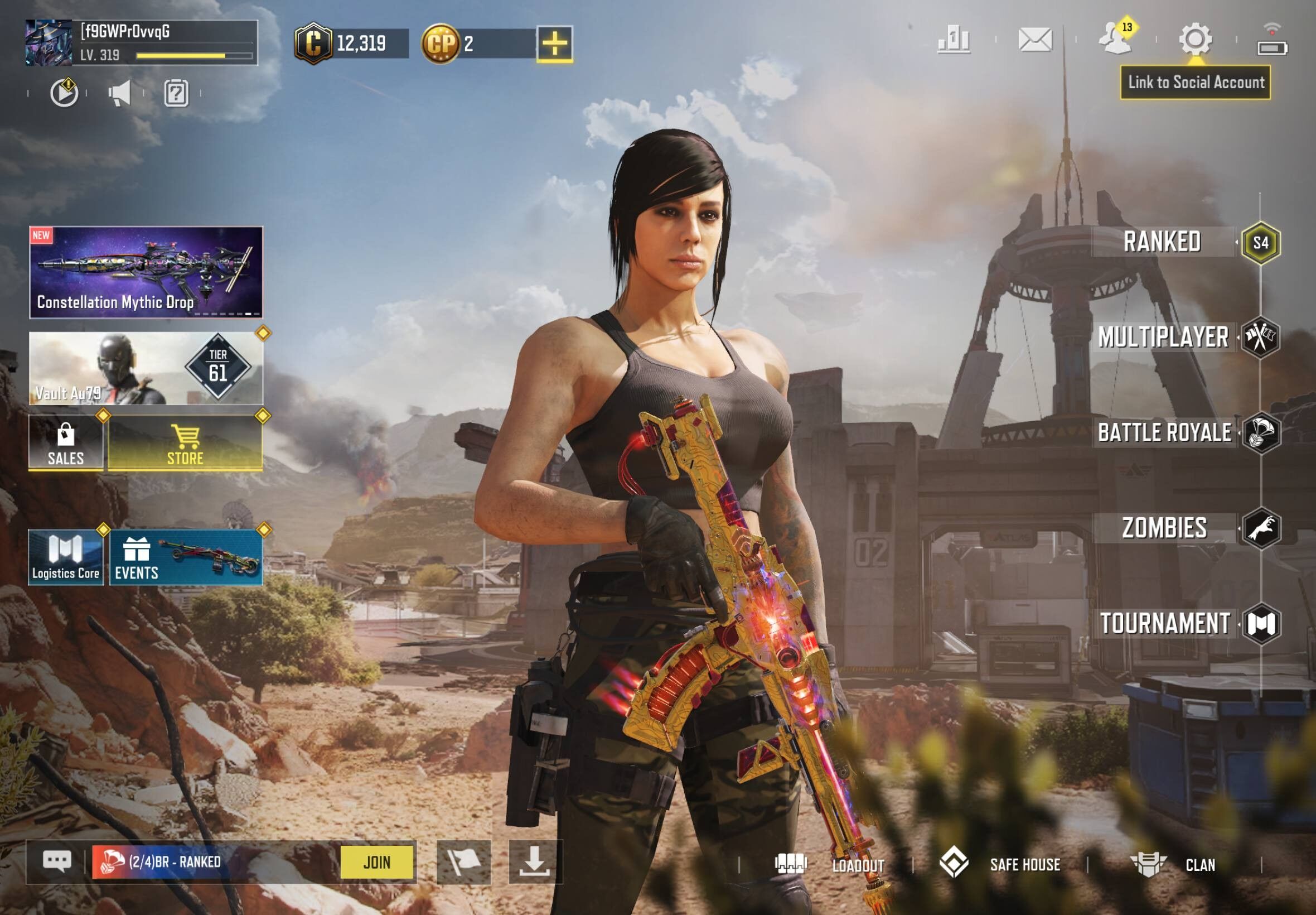Screen dimensions: 1316x915
Task: Open the Tournament mode
Action: [x=1165, y=624]
